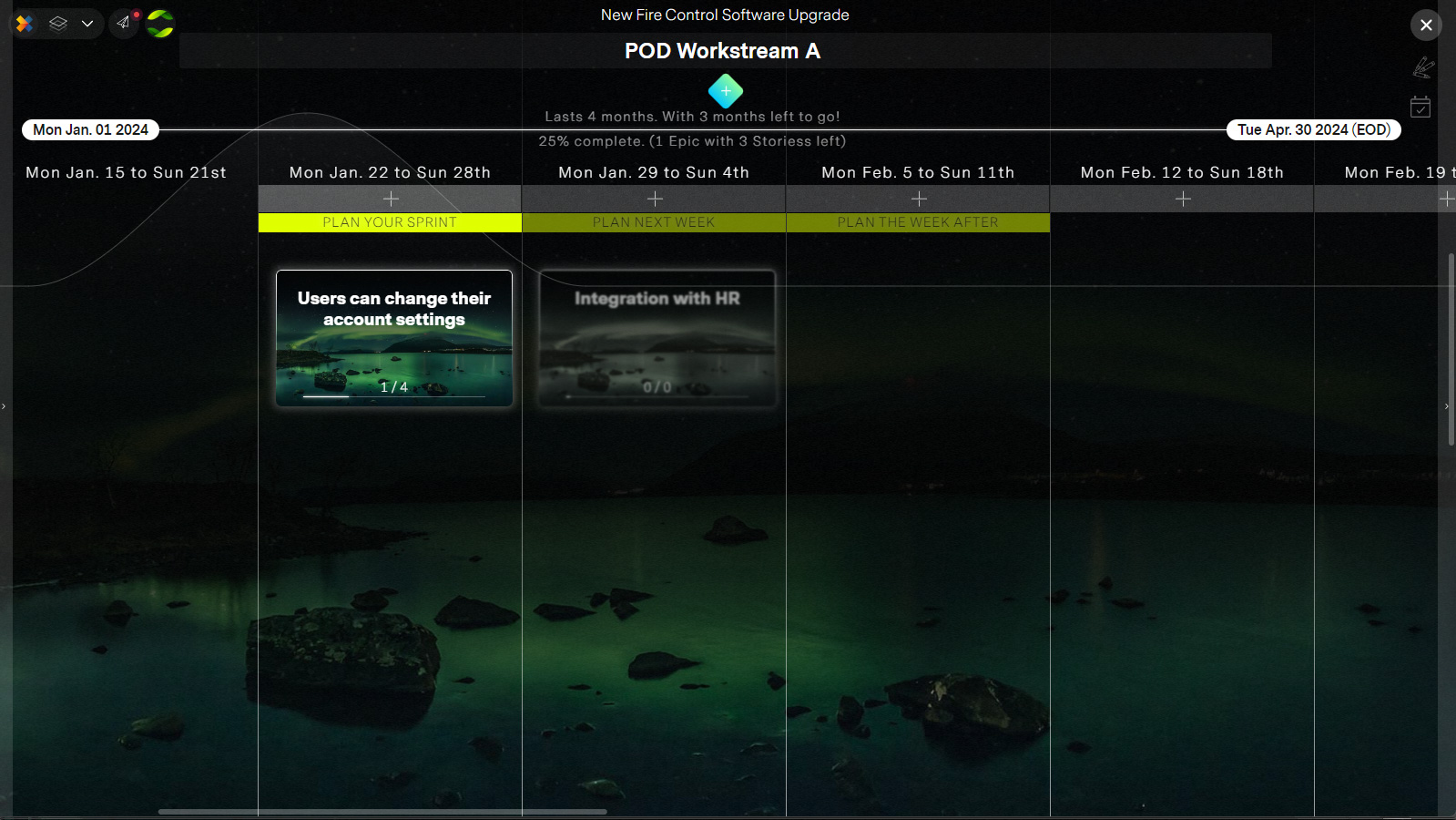Open the app launcher logo icon

coord(24,24)
